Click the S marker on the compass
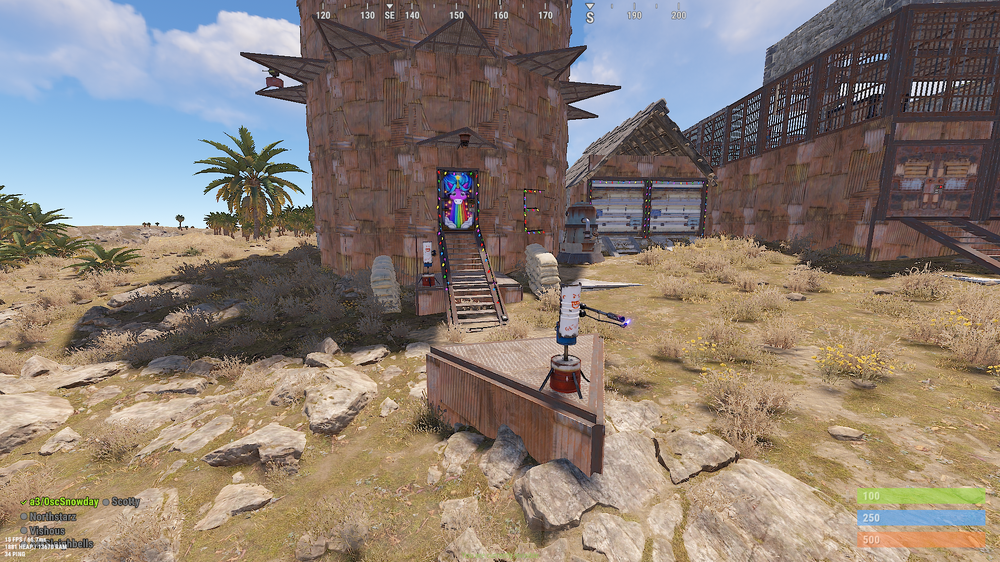Viewport: 1000px width, 562px height. click(x=590, y=16)
